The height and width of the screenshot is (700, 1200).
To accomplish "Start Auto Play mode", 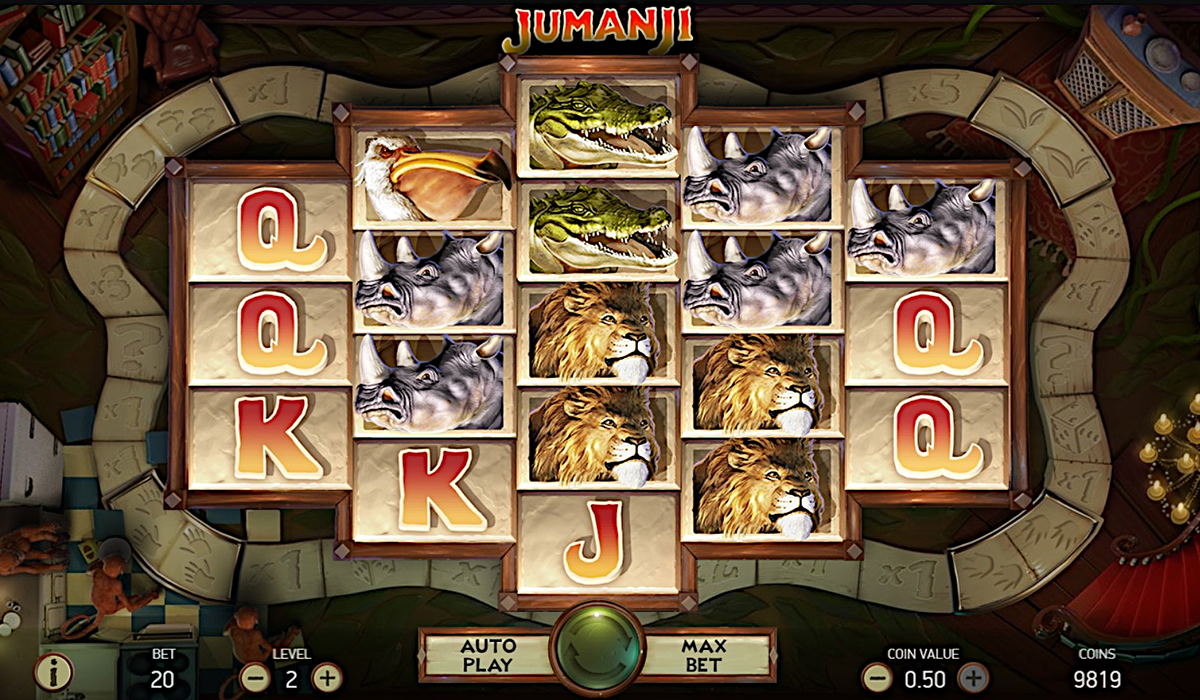I will pyautogui.click(x=488, y=655).
